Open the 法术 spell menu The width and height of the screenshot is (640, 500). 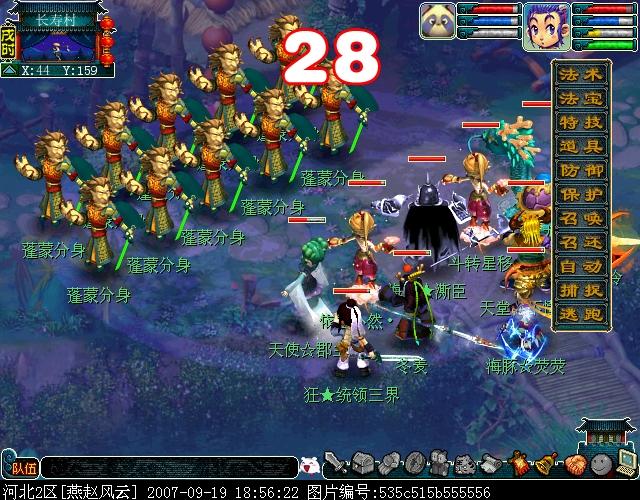click(x=582, y=73)
